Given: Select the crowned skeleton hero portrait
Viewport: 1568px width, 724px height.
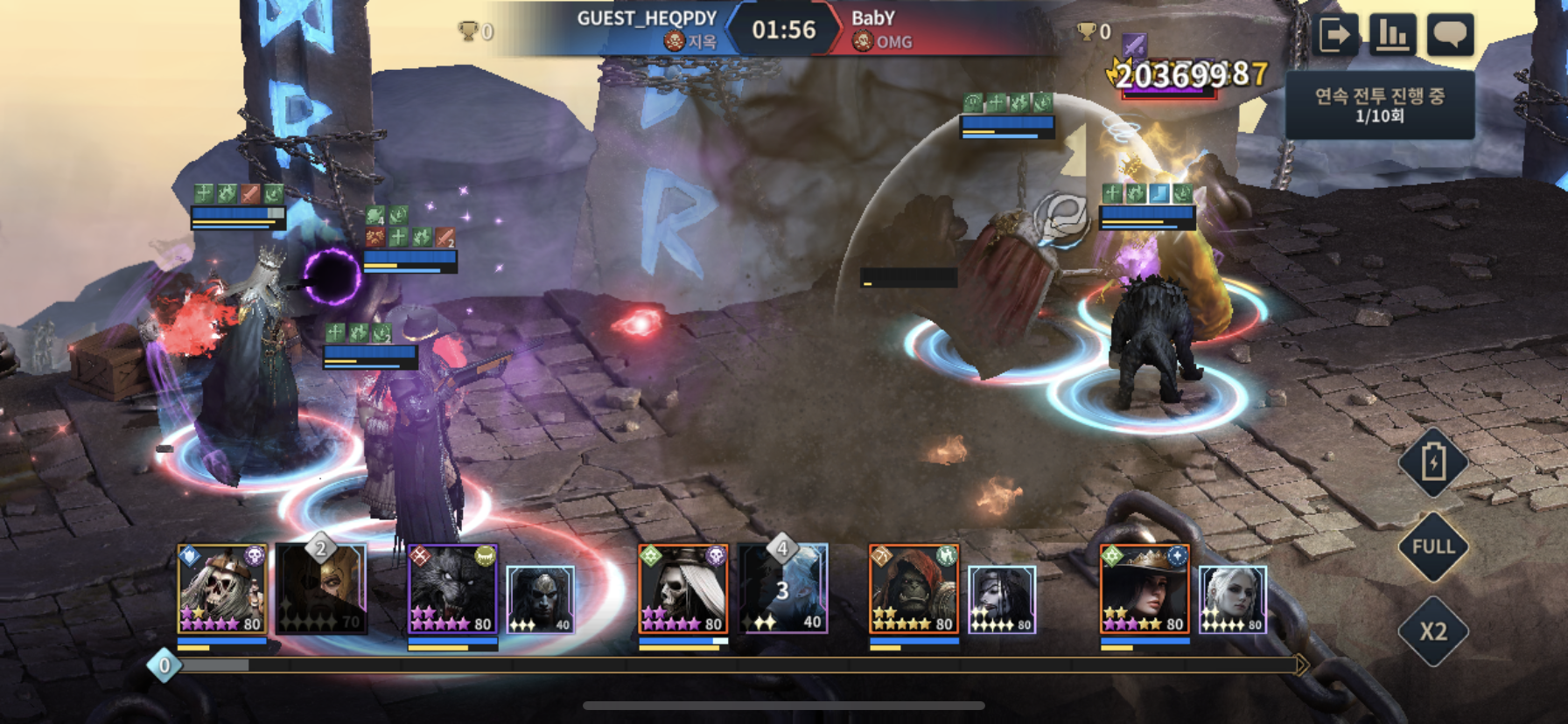Looking at the screenshot, I should [222, 588].
